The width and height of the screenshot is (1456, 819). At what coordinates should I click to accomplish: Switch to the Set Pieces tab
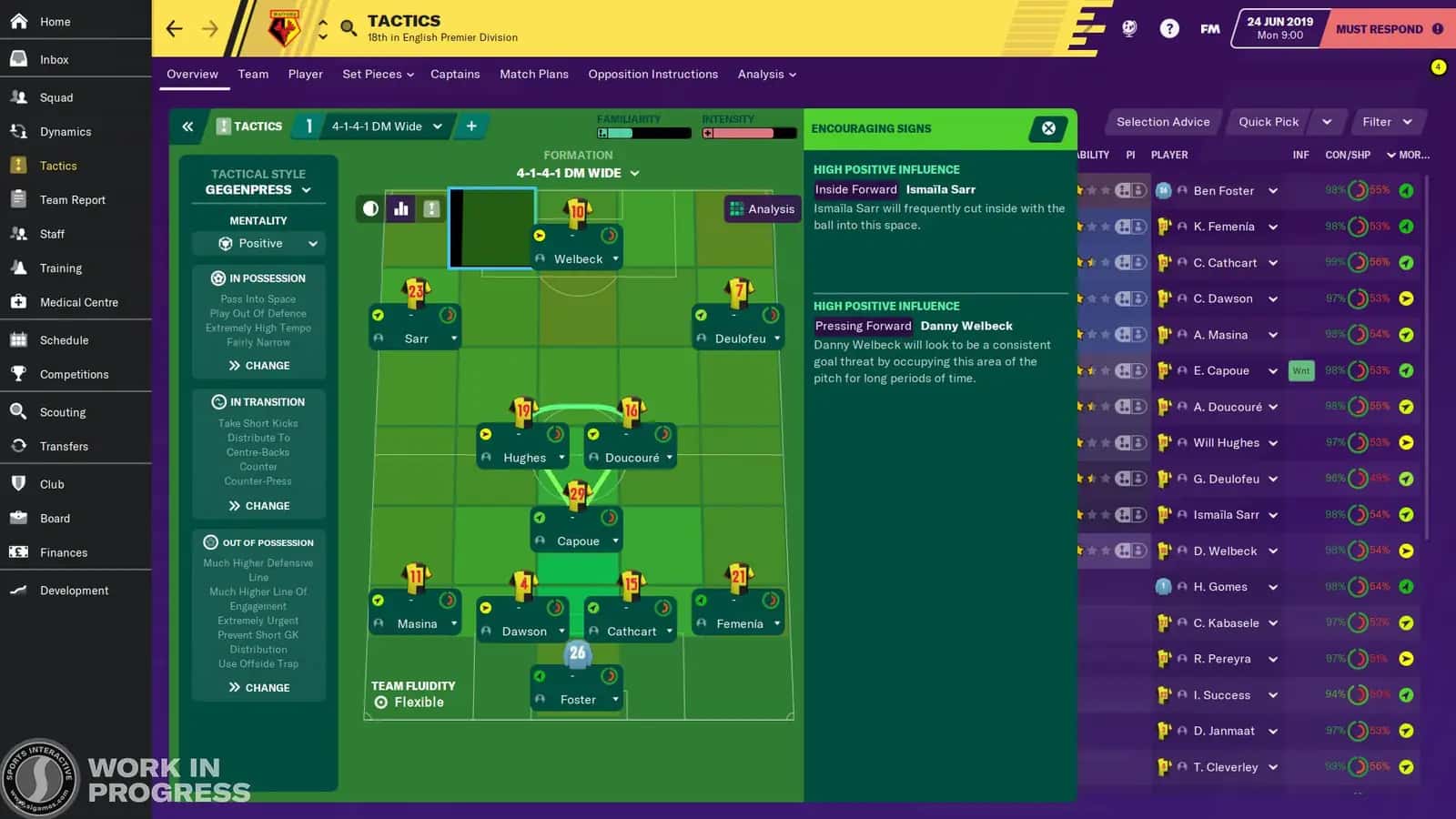click(372, 74)
